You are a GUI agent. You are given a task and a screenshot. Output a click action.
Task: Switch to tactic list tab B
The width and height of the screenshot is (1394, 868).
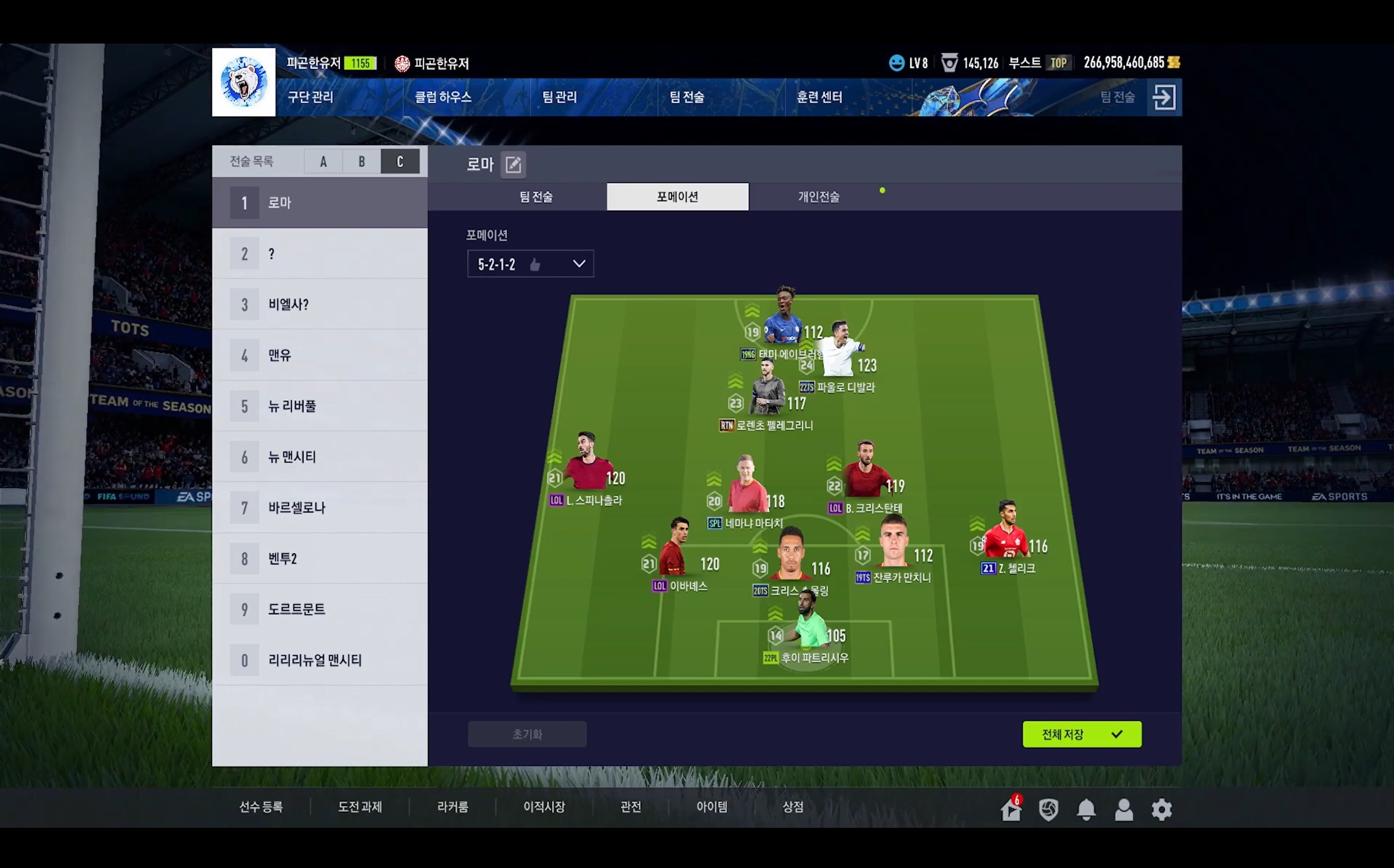tap(362, 162)
